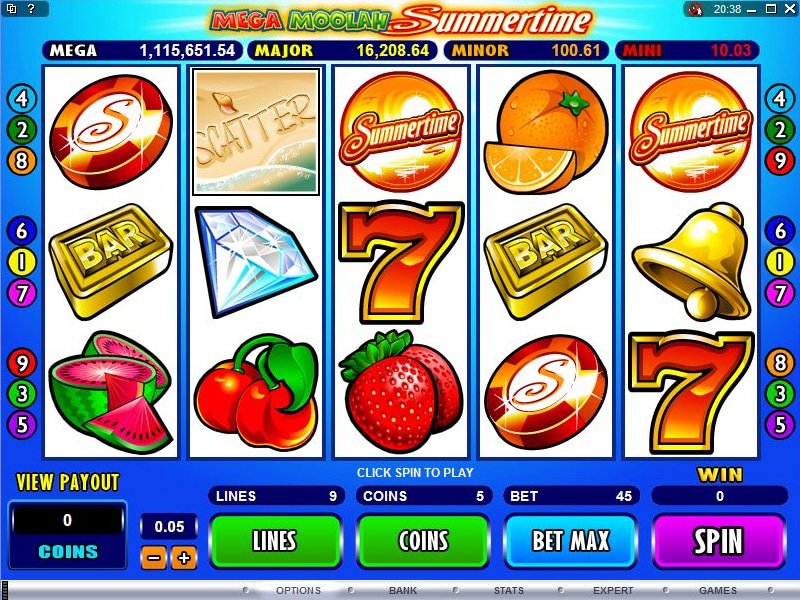Decrease coin size with the minus button
The height and width of the screenshot is (600, 800).
click(x=153, y=558)
